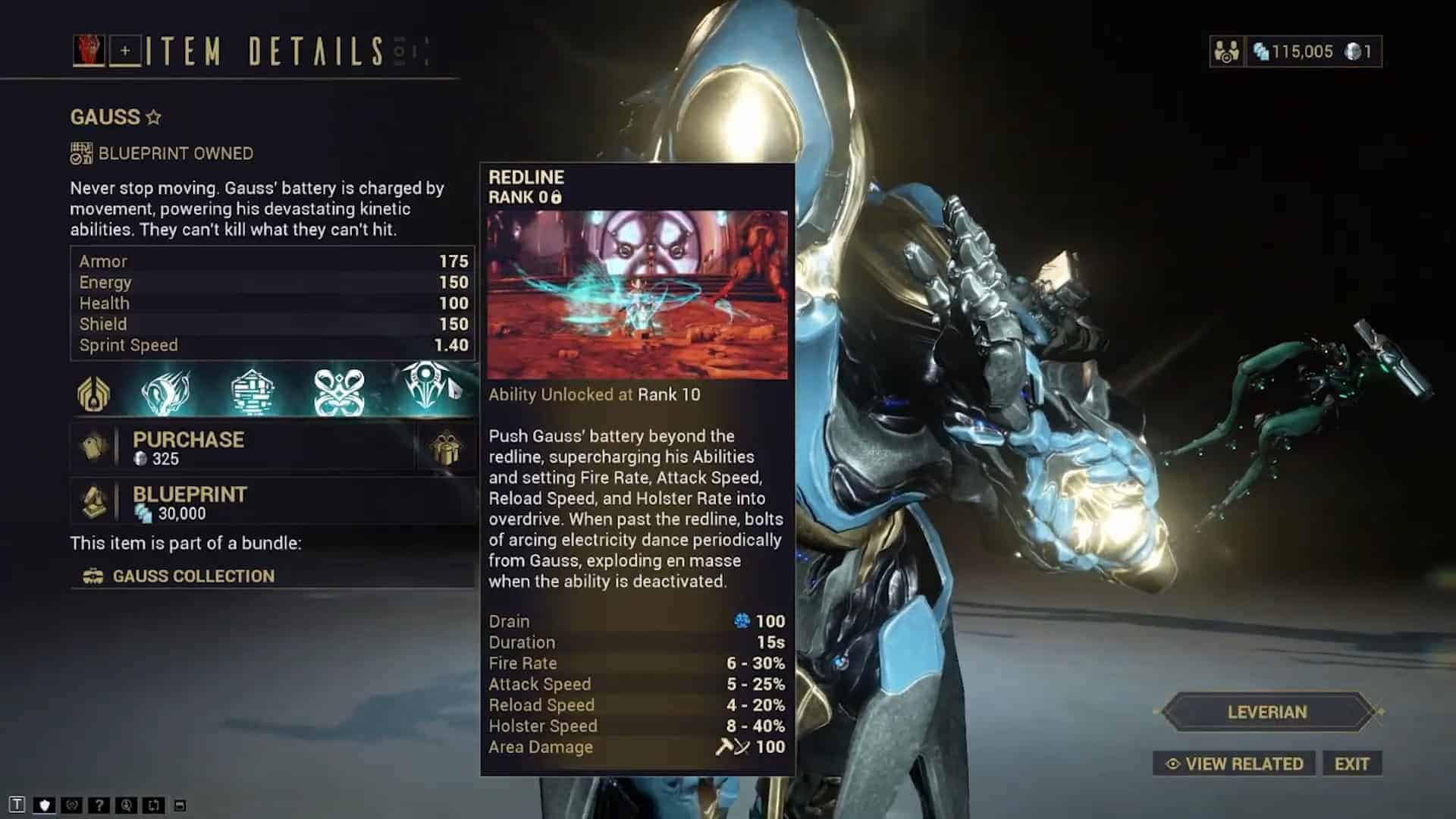Show the Mach Rush ability icon details
This screenshot has width=1456, height=819.
coord(166,391)
